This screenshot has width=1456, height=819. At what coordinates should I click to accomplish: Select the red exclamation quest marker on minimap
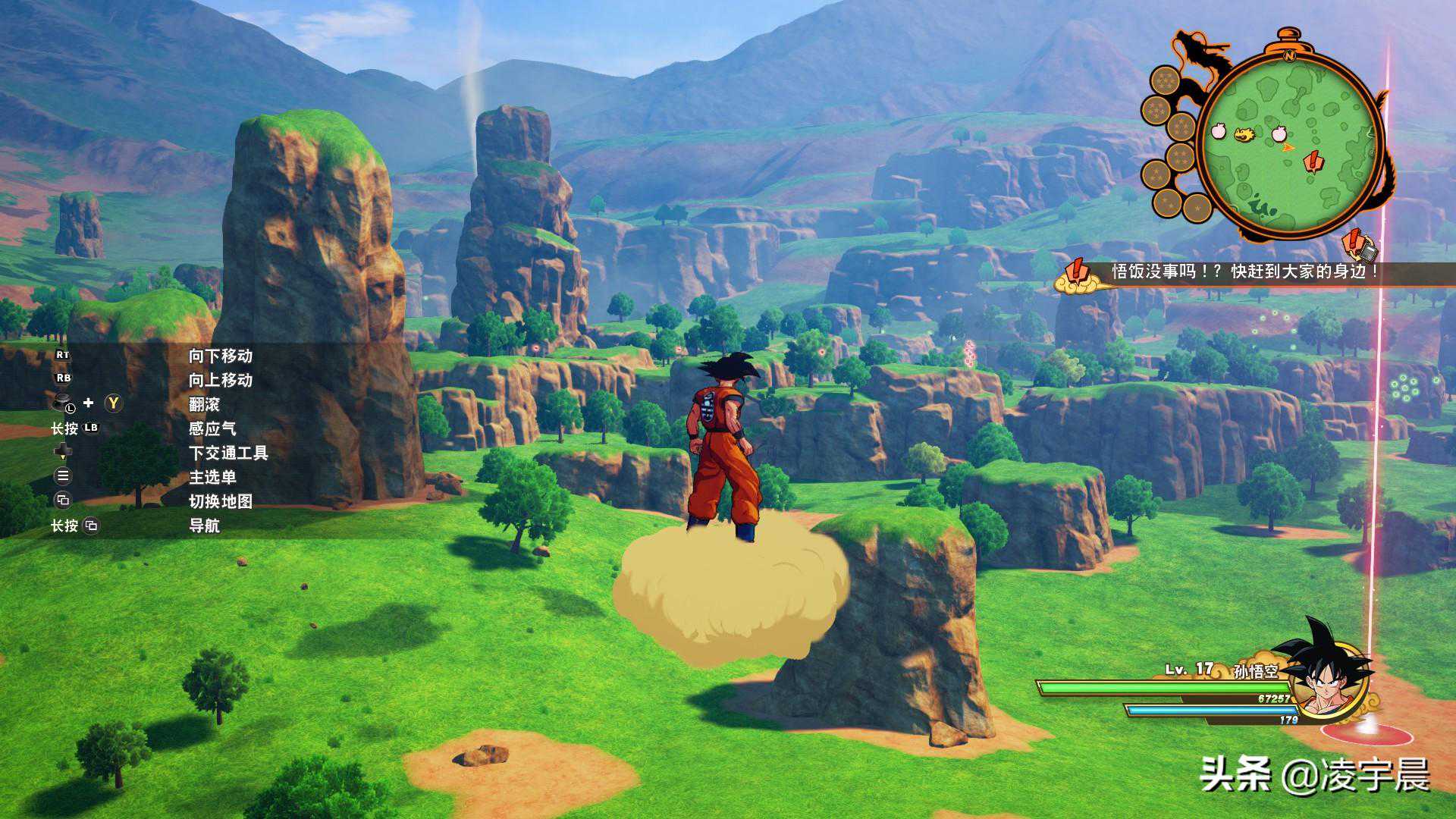(1312, 162)
